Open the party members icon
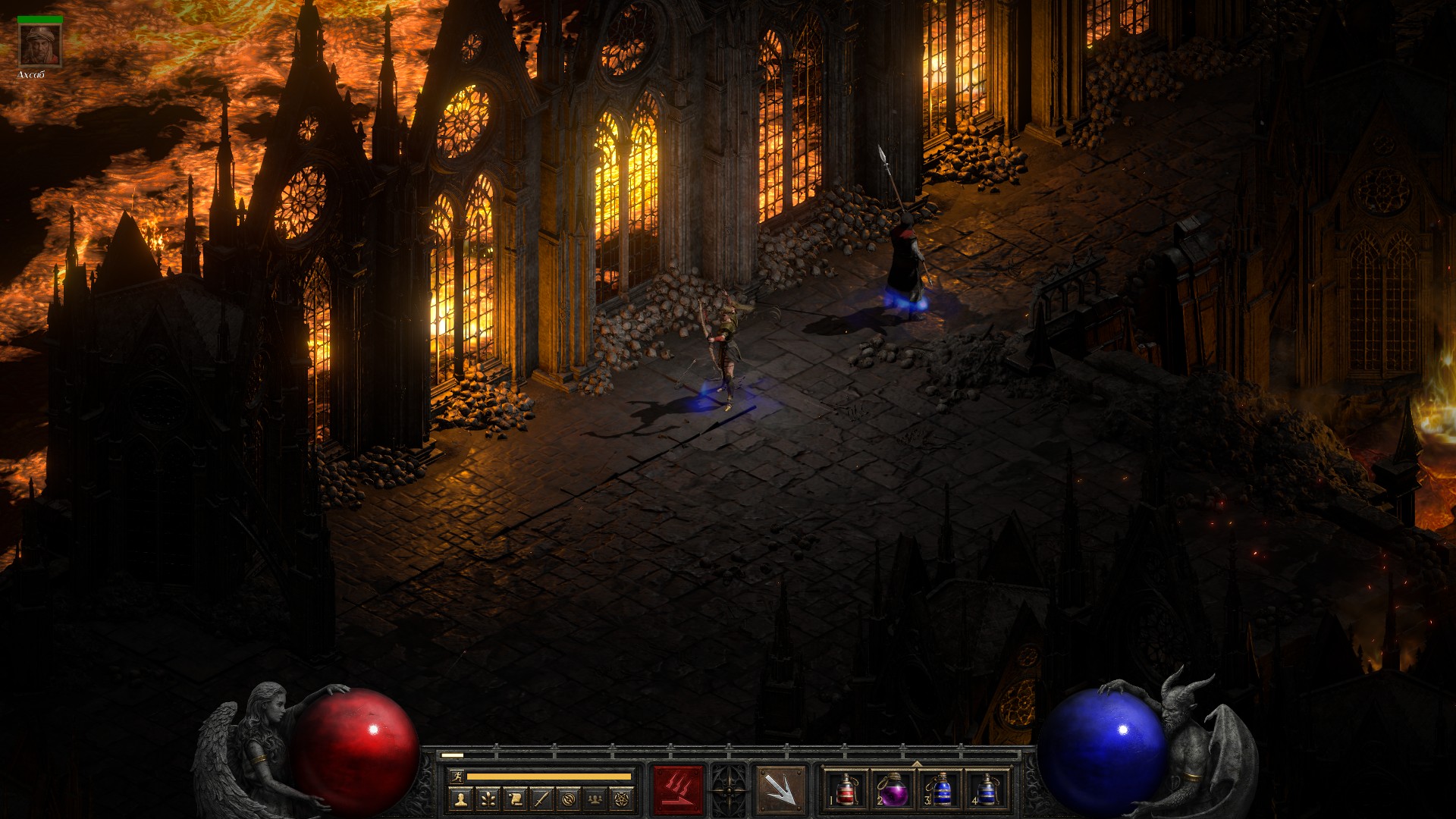The height and width of the screenshot is (819, 1456). [x=597, y=799]
